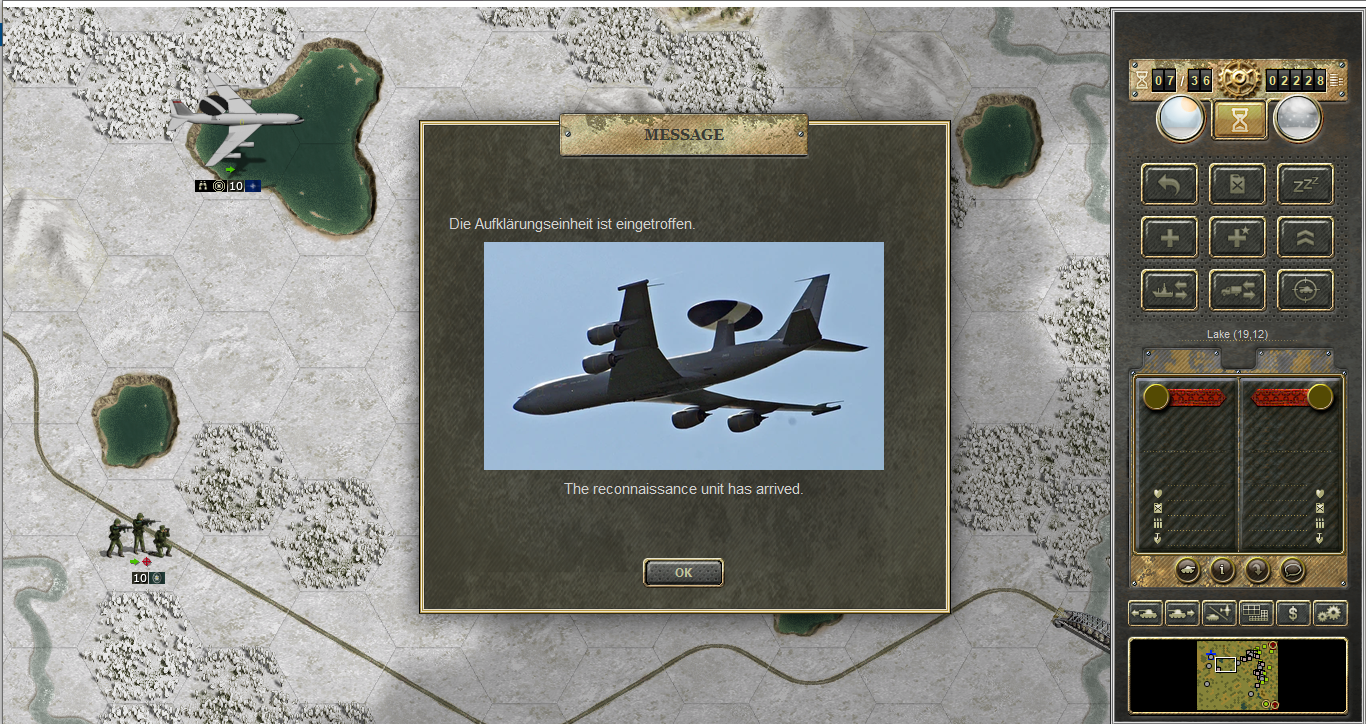
Task: Upgrade the unit with the double chevron button
Action: (1305, 237)
